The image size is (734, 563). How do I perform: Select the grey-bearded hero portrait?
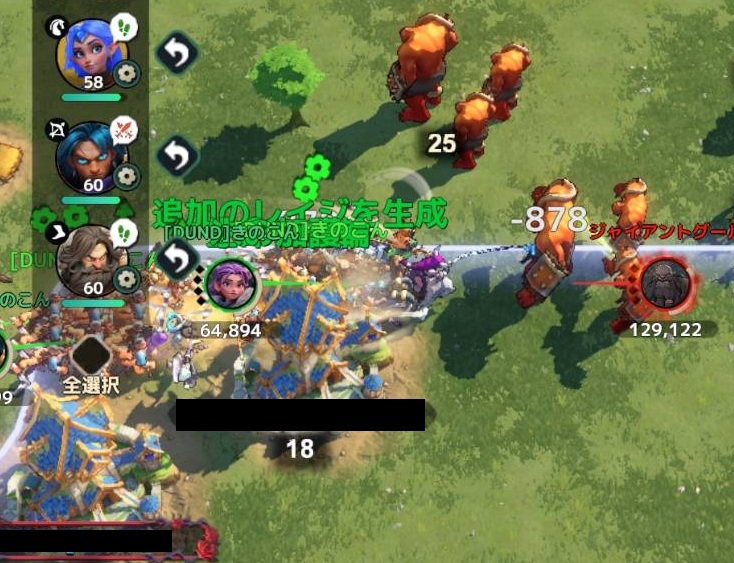(88, 258)
